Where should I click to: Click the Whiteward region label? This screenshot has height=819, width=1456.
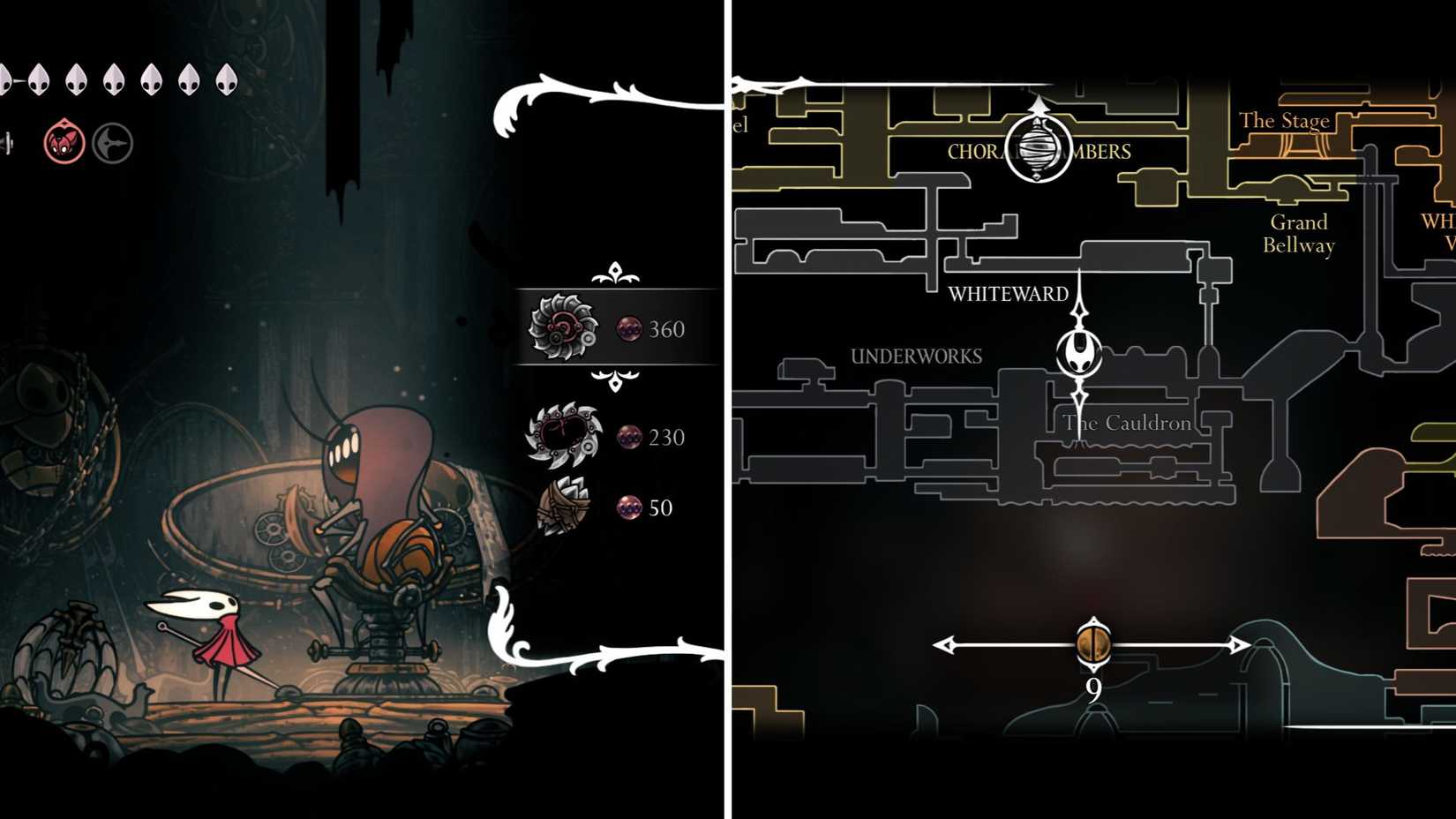(1007, 295)
